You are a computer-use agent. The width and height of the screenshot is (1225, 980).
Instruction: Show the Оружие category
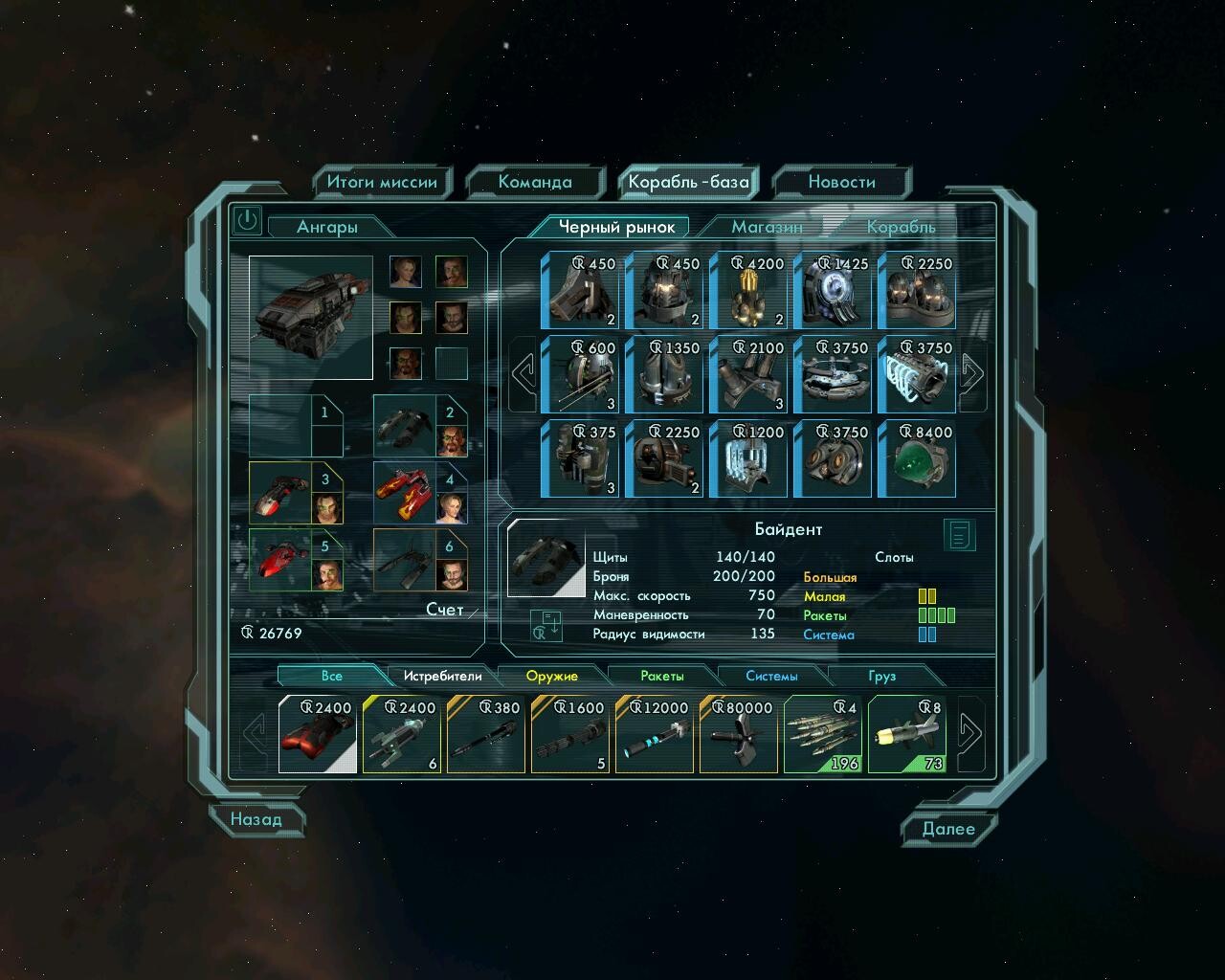[552, 676]
